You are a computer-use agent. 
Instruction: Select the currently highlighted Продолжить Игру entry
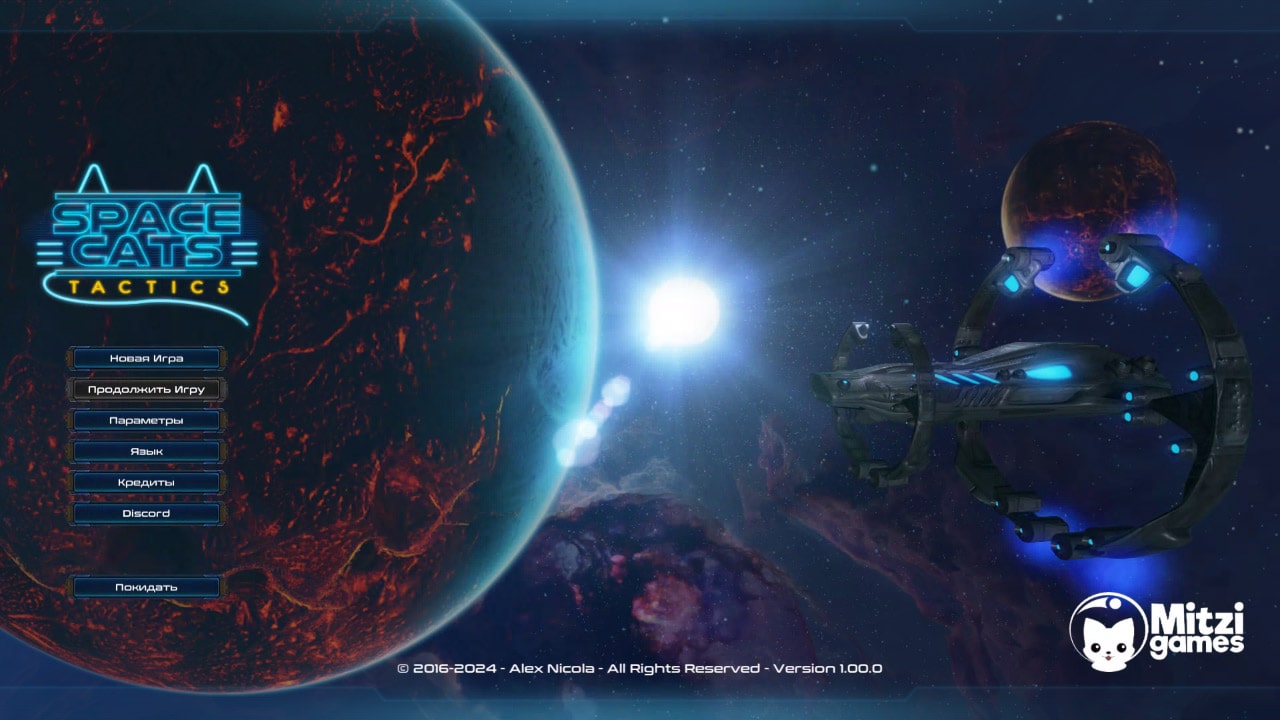coord(147,388)
